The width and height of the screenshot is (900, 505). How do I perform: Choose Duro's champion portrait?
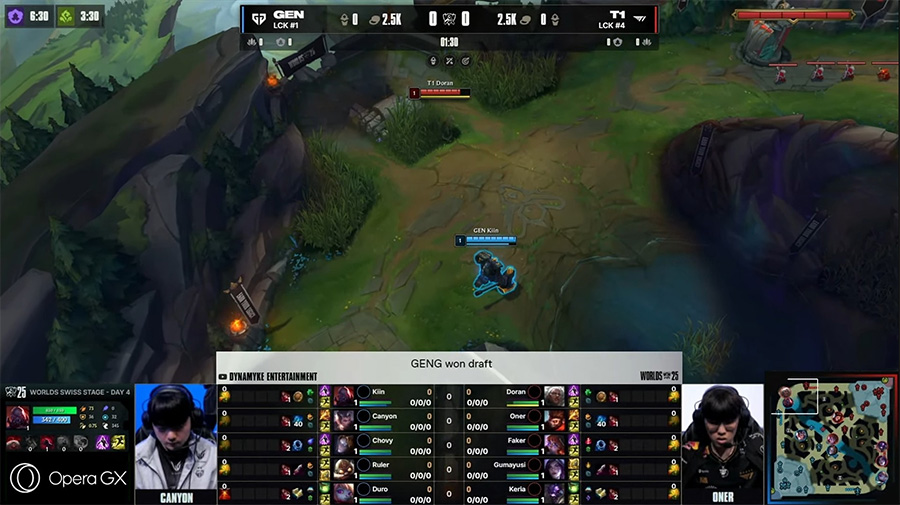point(344,491)
